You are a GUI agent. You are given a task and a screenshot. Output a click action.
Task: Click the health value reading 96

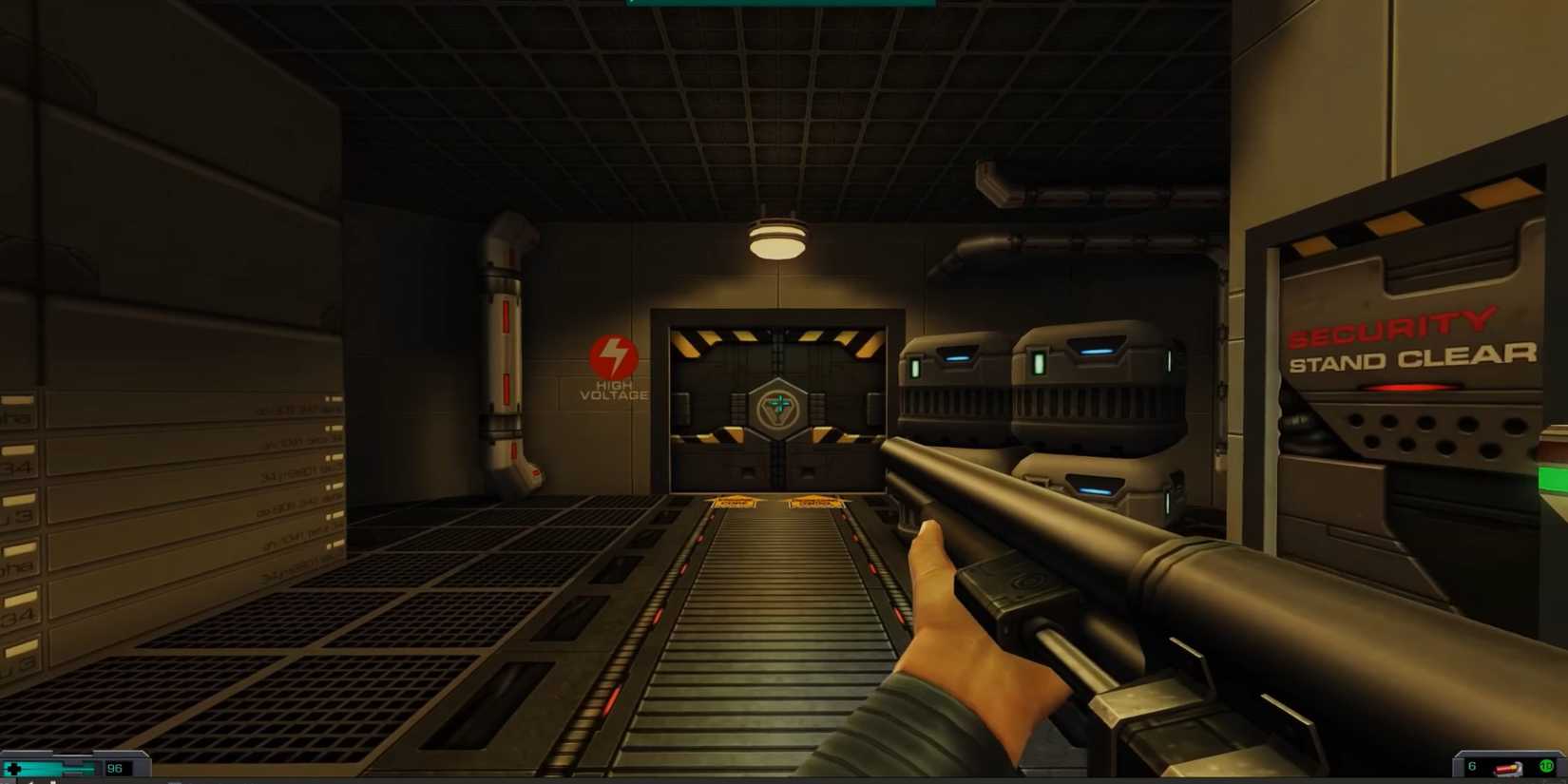click(x=114, y=768)
